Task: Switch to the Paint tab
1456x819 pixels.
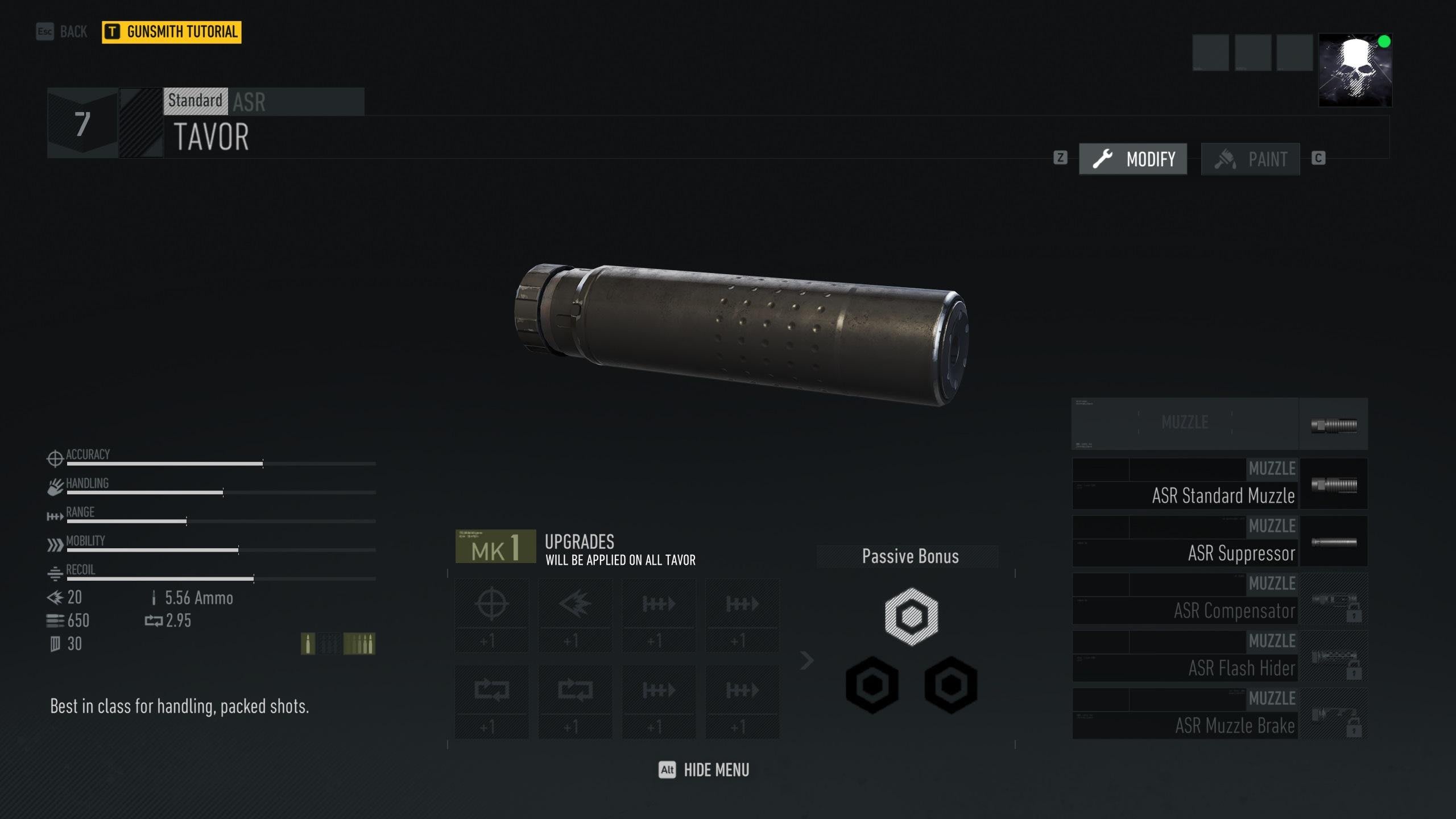Action: point(1250,159)
